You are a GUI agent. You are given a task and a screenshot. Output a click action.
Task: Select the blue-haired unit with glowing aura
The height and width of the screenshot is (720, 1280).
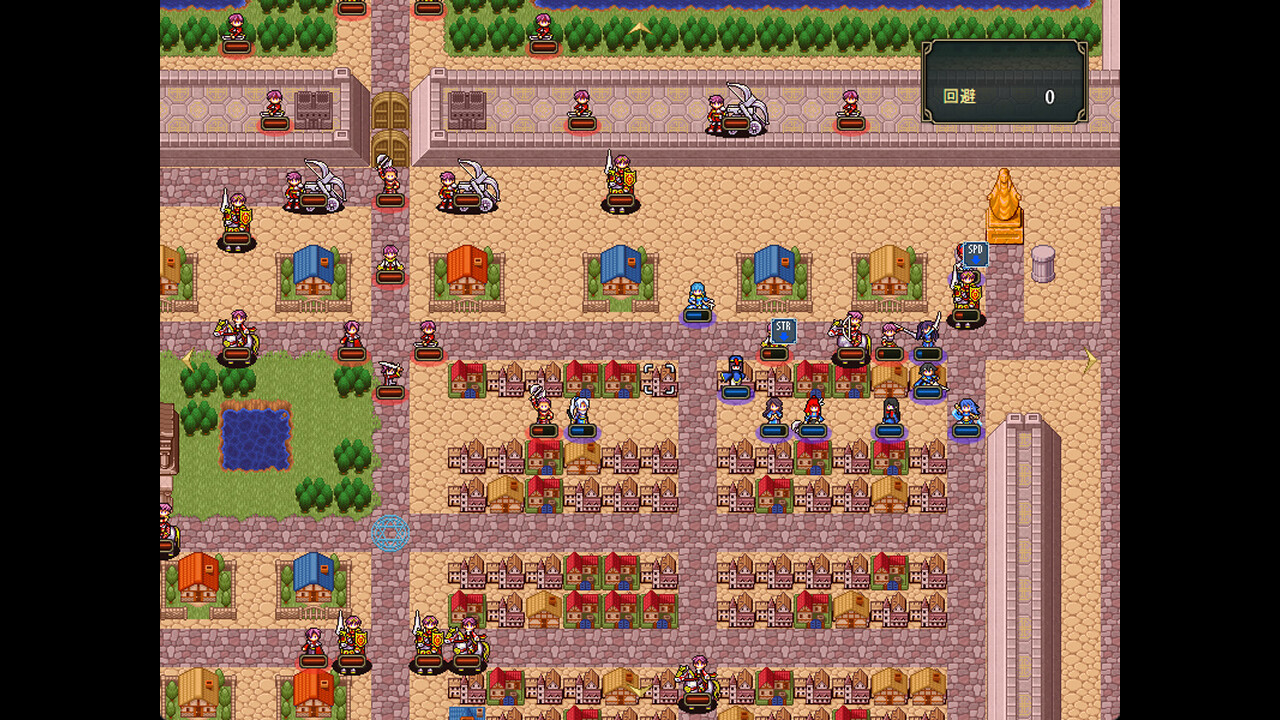698,295
